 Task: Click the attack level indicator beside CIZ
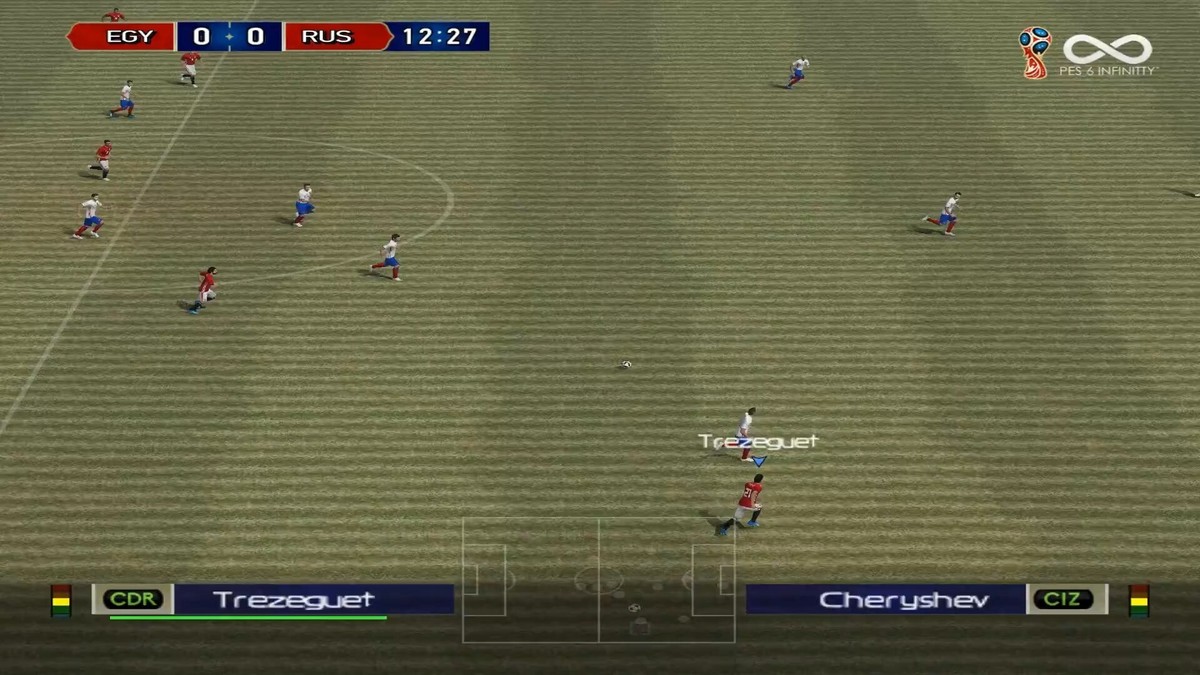click(1138, 600)
